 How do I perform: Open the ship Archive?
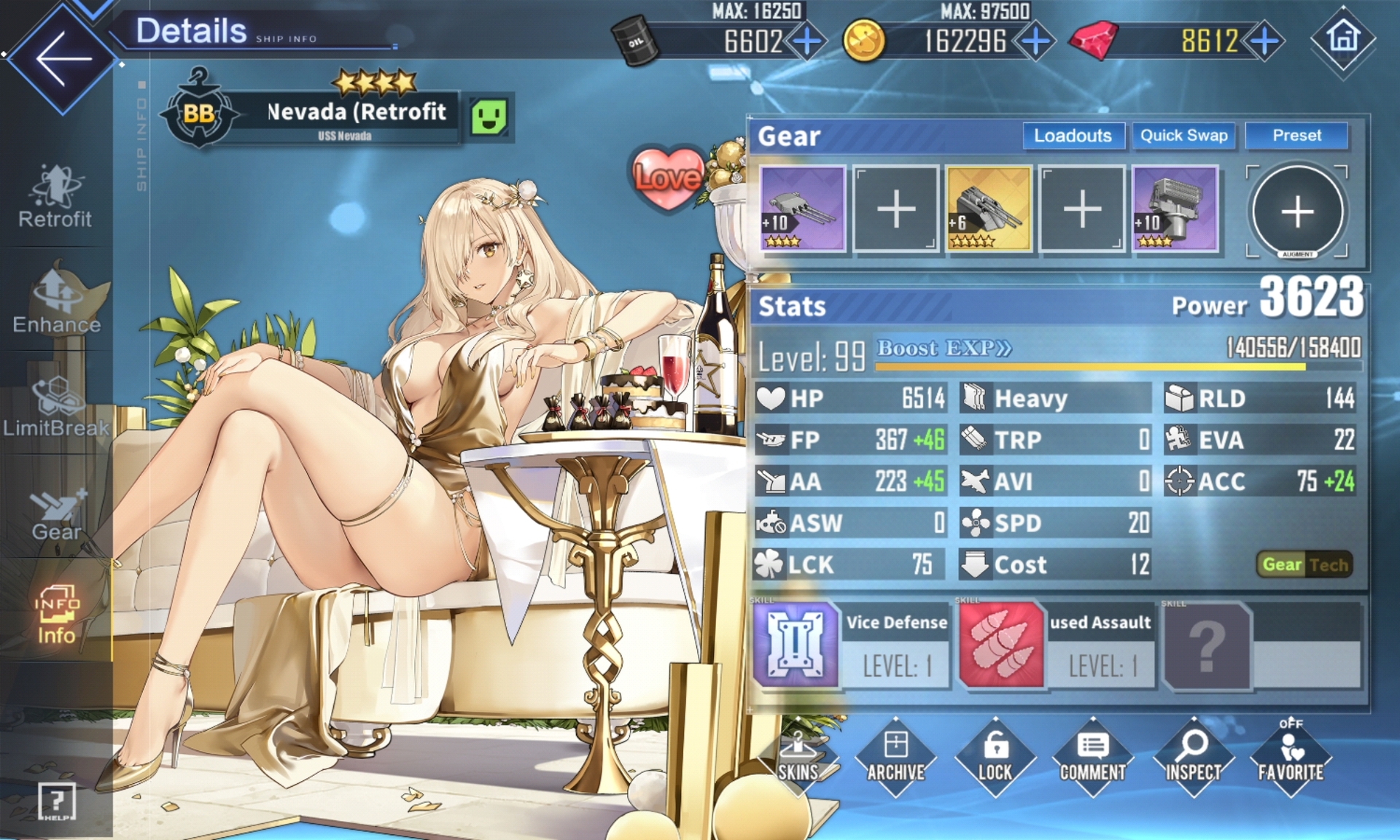[896, 758]
